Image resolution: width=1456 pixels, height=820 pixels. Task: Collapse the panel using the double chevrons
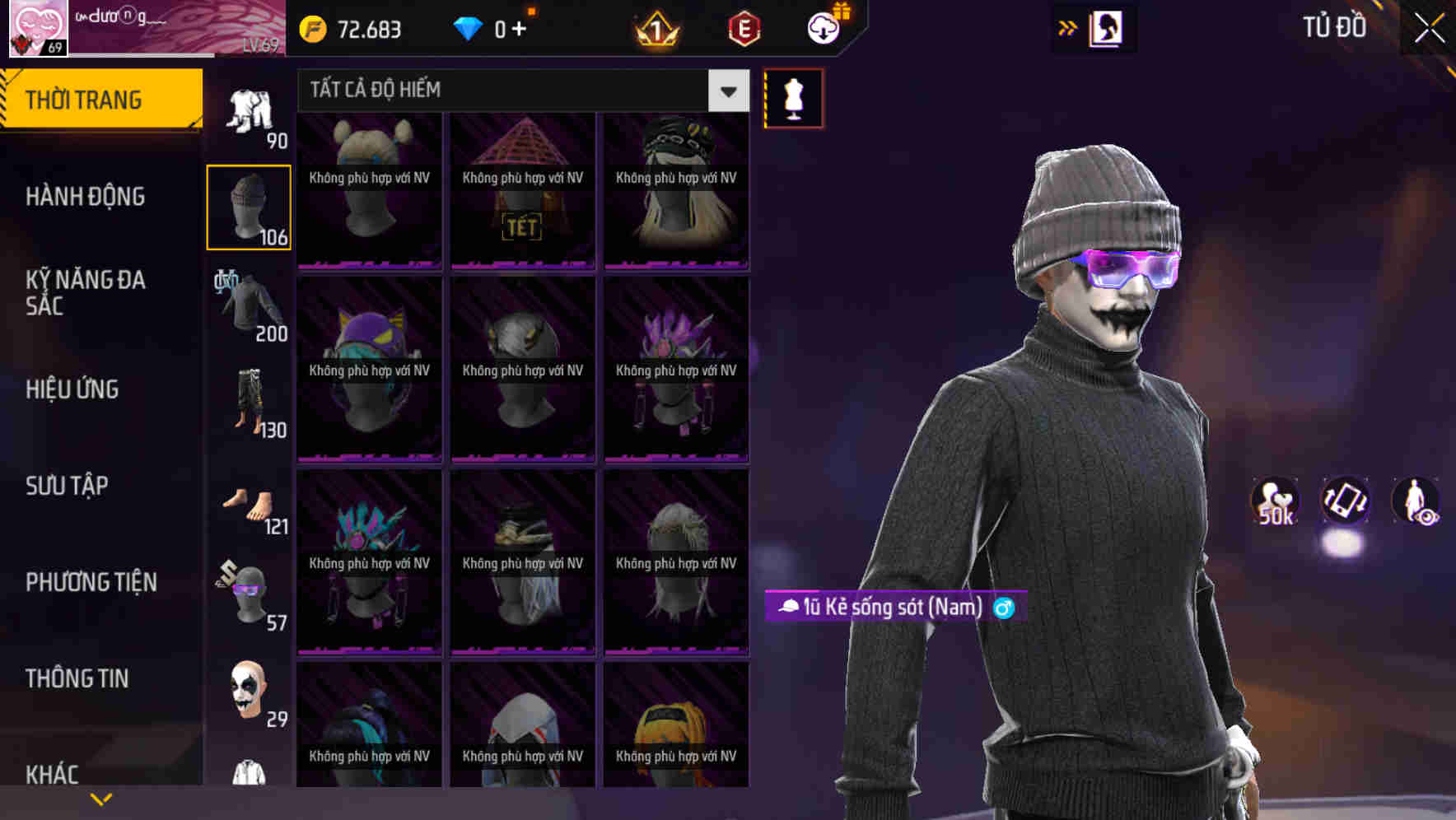(1068, 27)
